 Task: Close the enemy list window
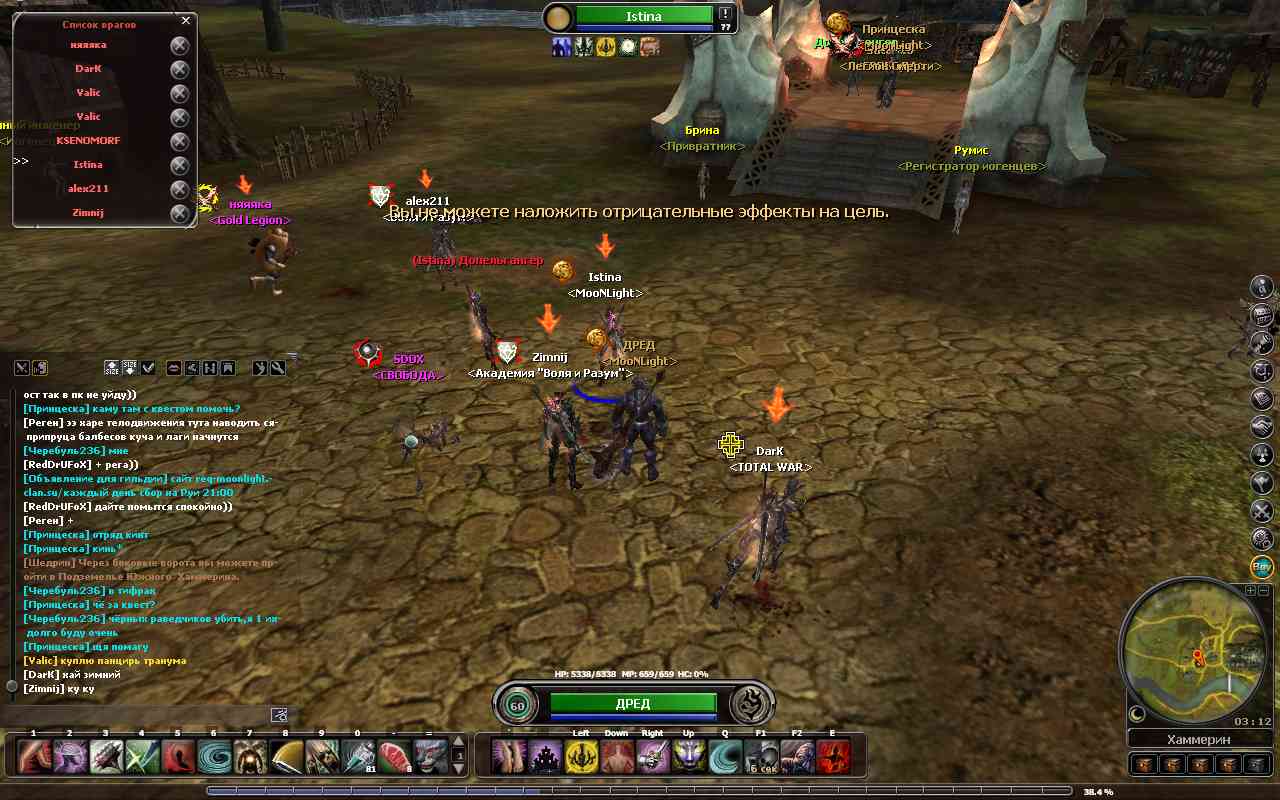pyautogui.click(x=186, y=20)
